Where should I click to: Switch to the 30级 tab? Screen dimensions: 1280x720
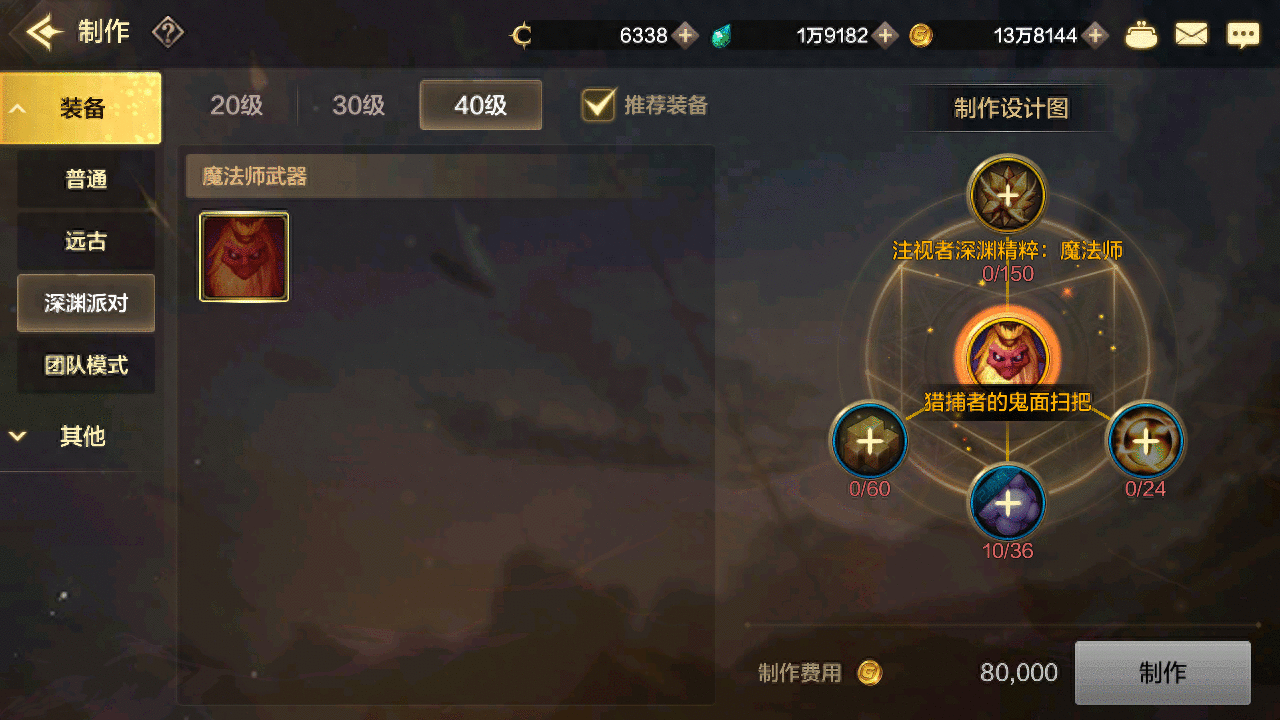(358, 105)
